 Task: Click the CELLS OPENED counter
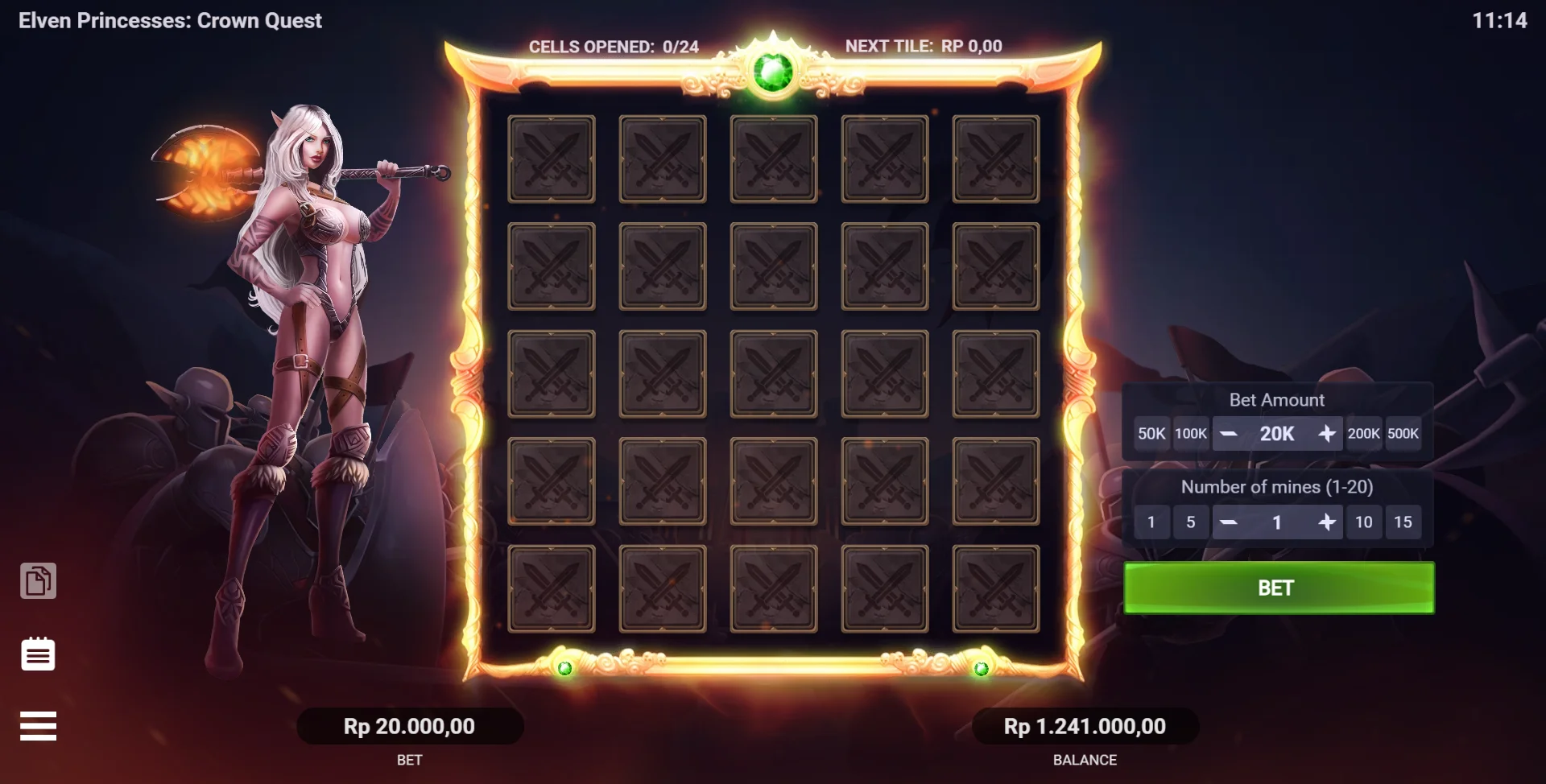pos(615,46)
